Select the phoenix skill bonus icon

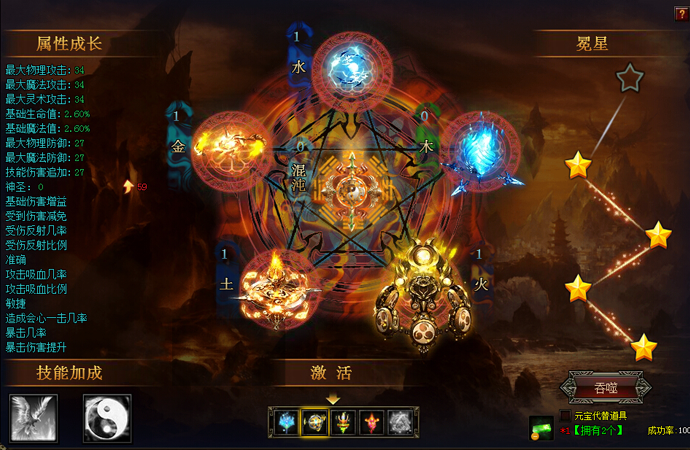pos(34,417)
